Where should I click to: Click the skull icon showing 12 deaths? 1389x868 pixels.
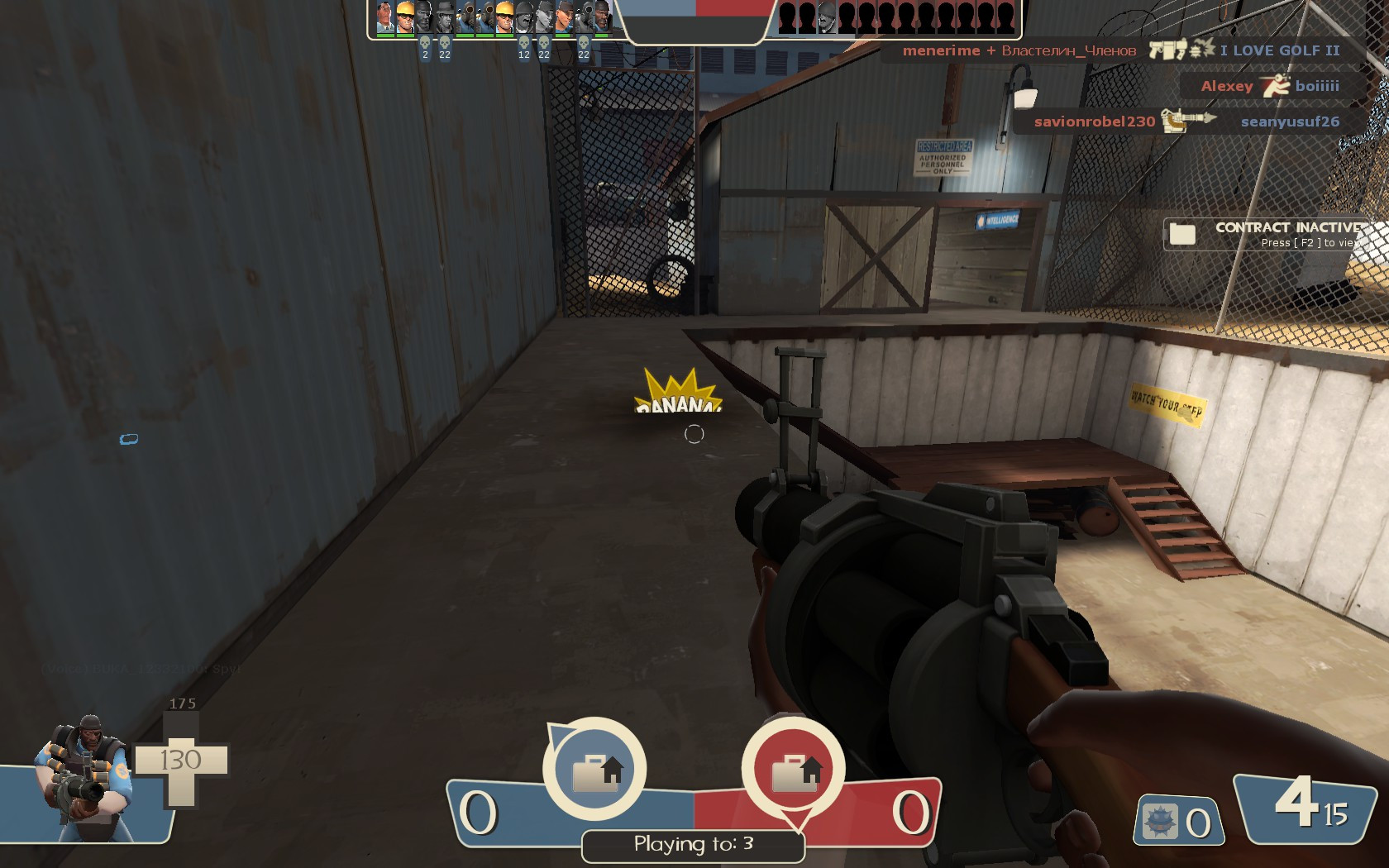pos(524,43)
